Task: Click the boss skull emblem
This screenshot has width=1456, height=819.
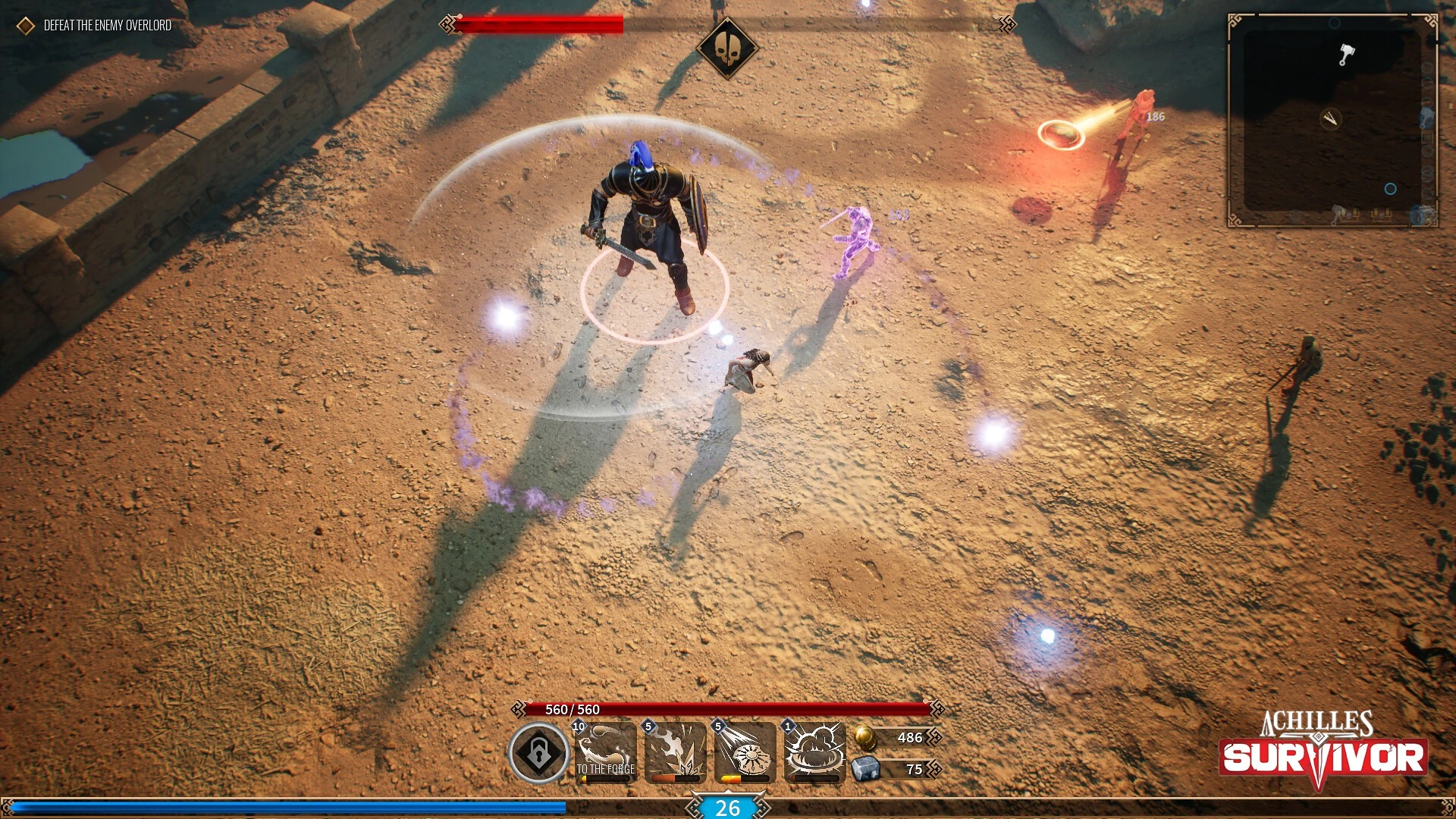Action: coord(727,48)
